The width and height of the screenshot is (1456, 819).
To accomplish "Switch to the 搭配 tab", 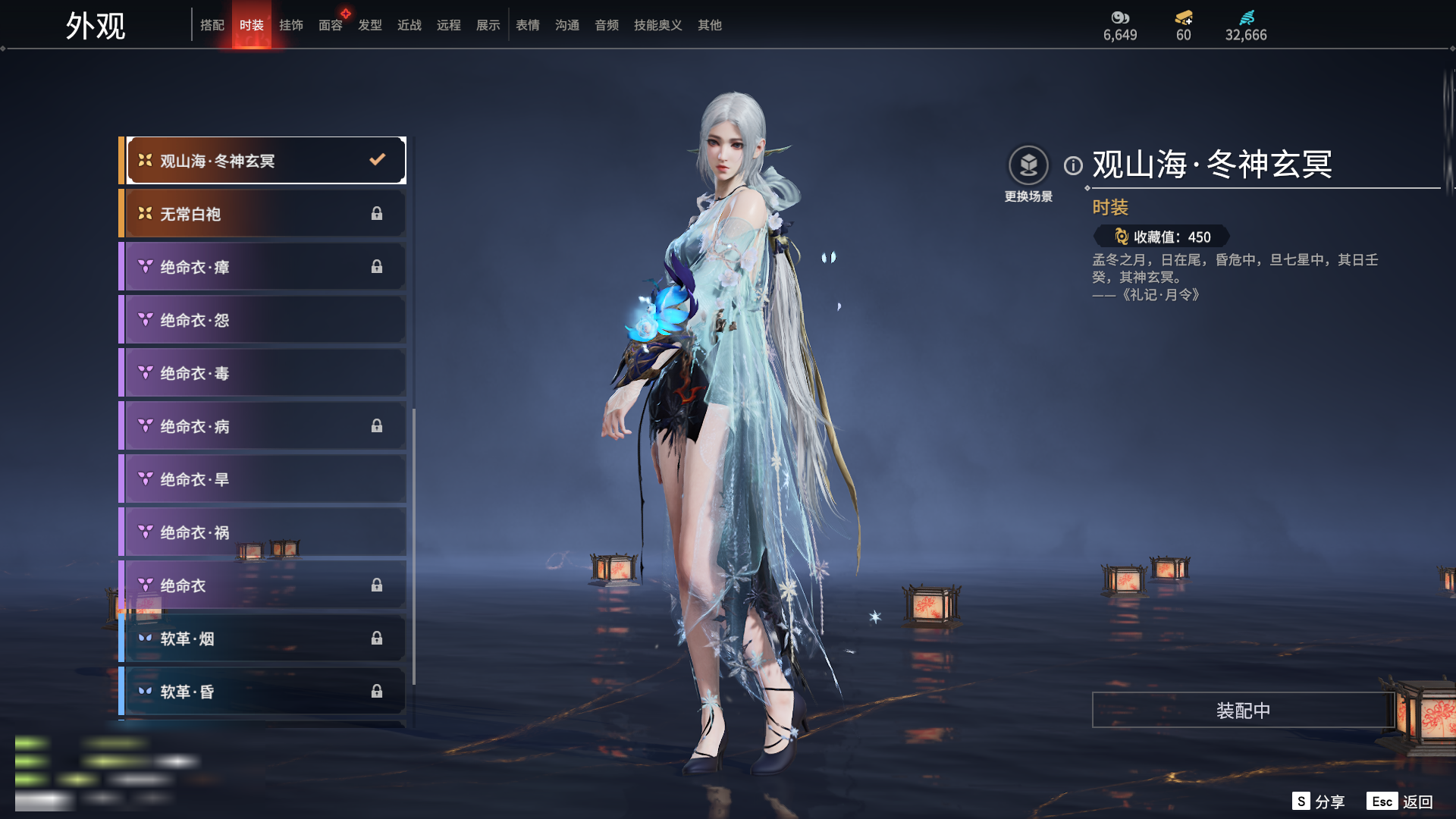I will [212, 25].
